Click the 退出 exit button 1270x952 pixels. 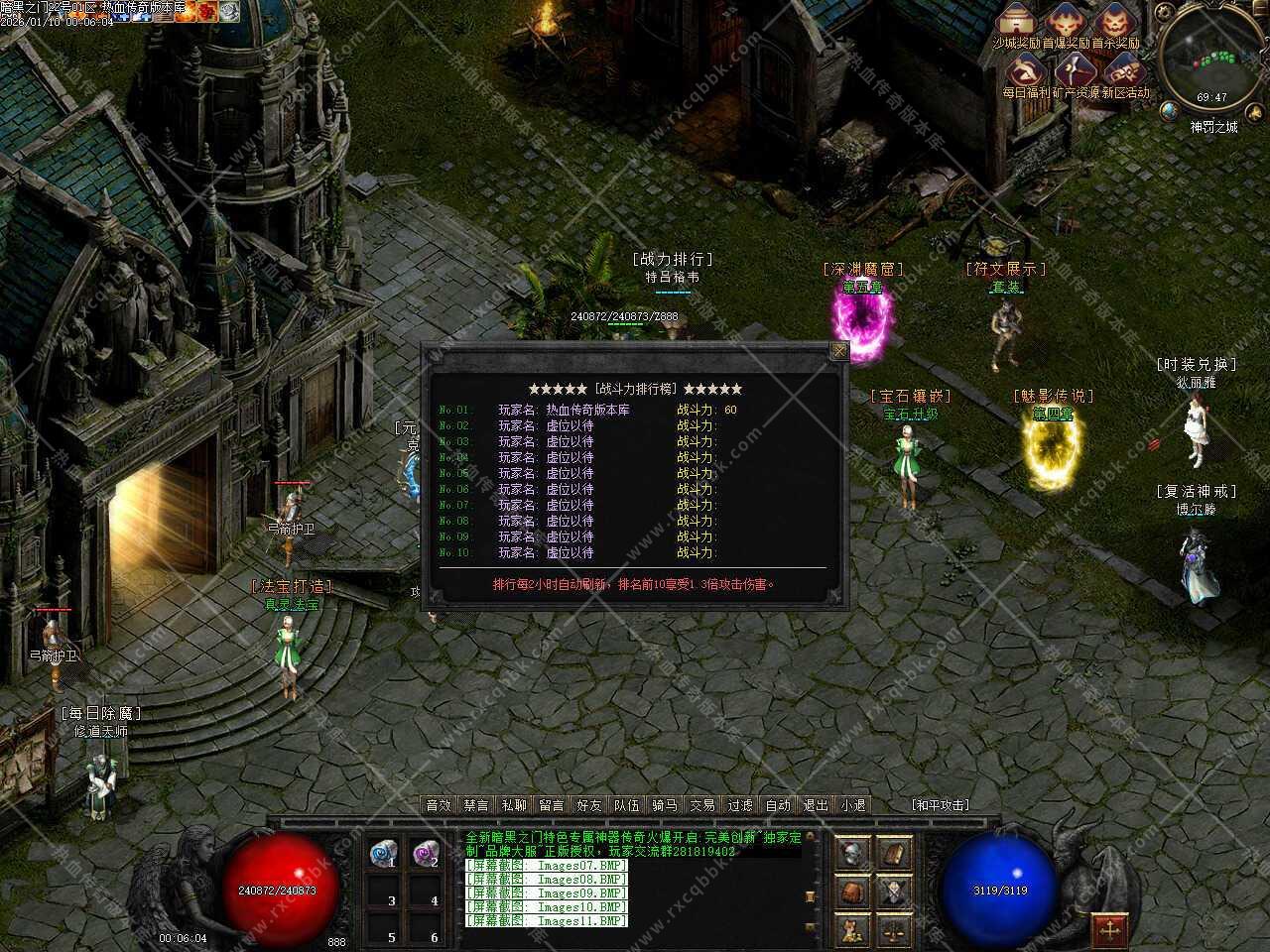816,805
